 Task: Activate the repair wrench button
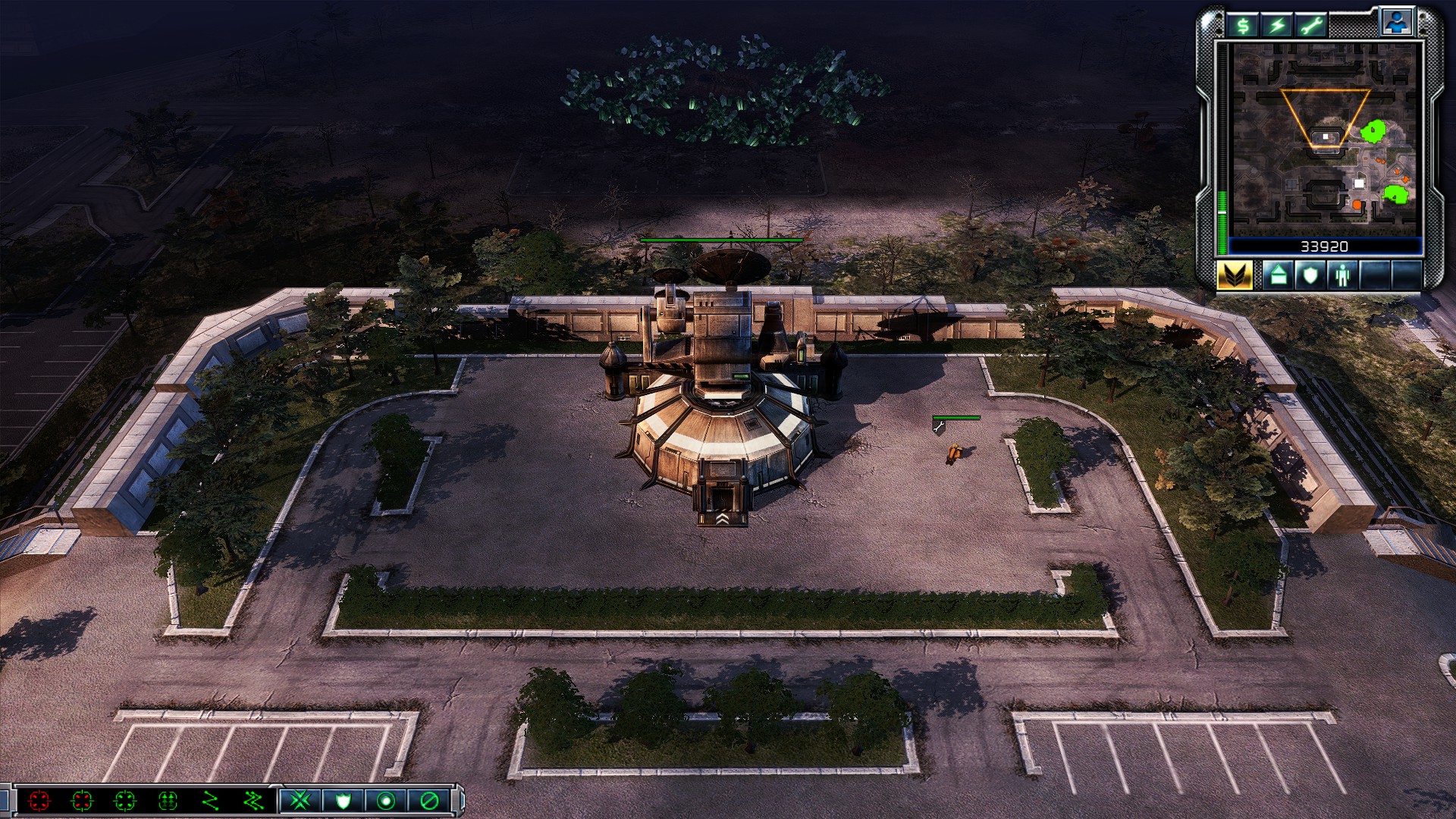click(1312, 27)
